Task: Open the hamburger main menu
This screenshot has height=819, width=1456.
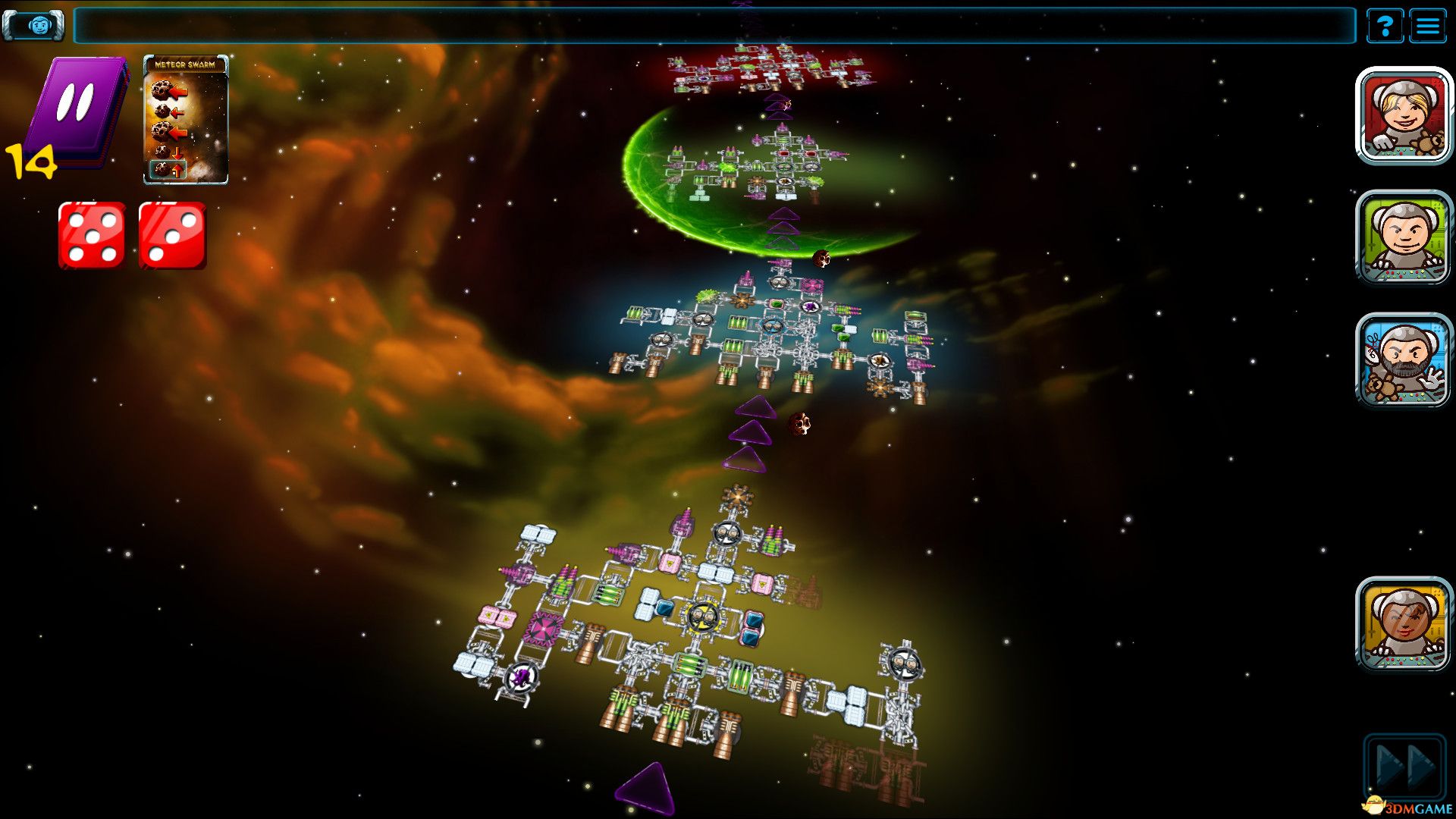Action: [x=1428, y=27]
